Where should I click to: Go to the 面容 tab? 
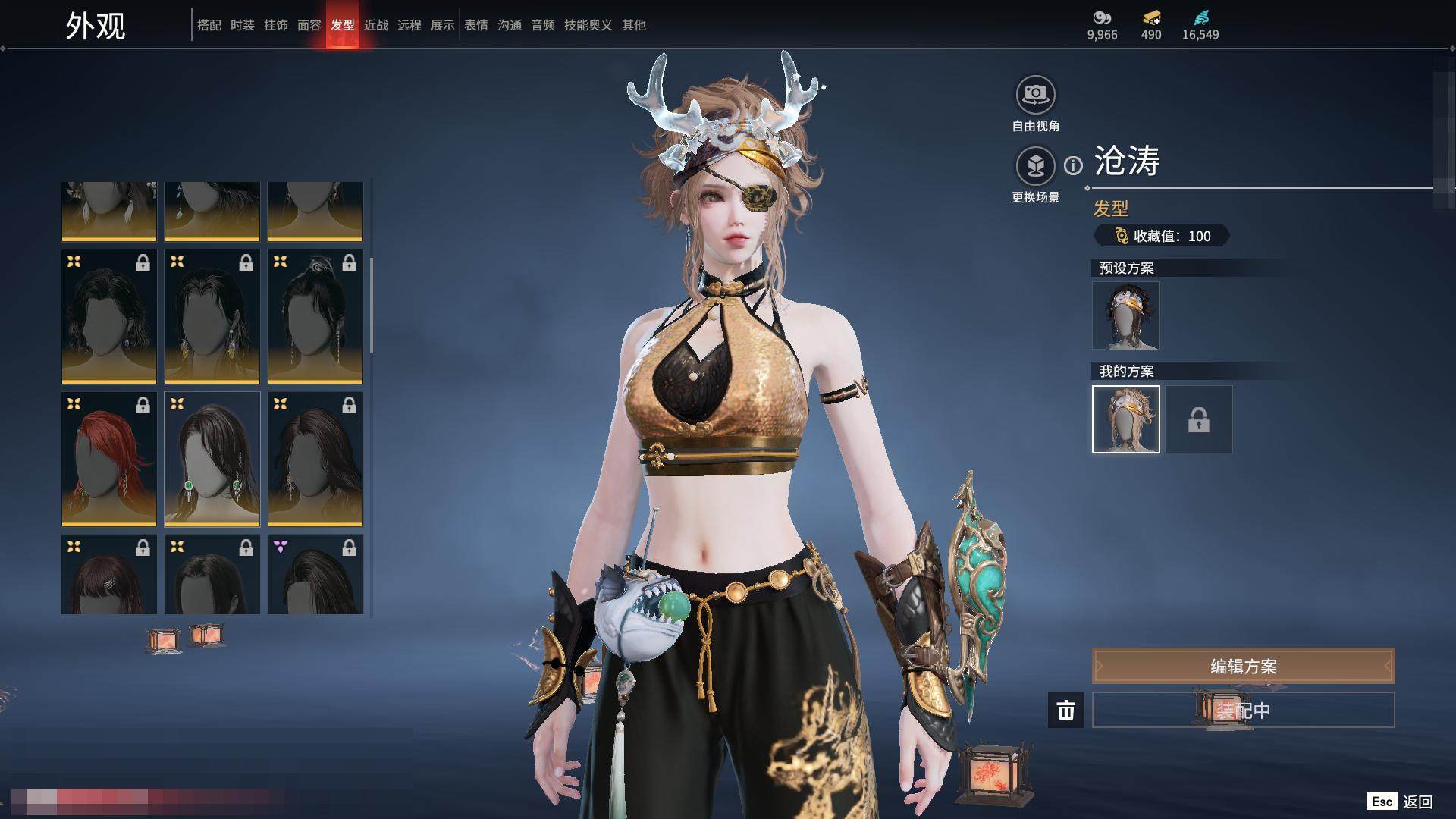point(309,25)
